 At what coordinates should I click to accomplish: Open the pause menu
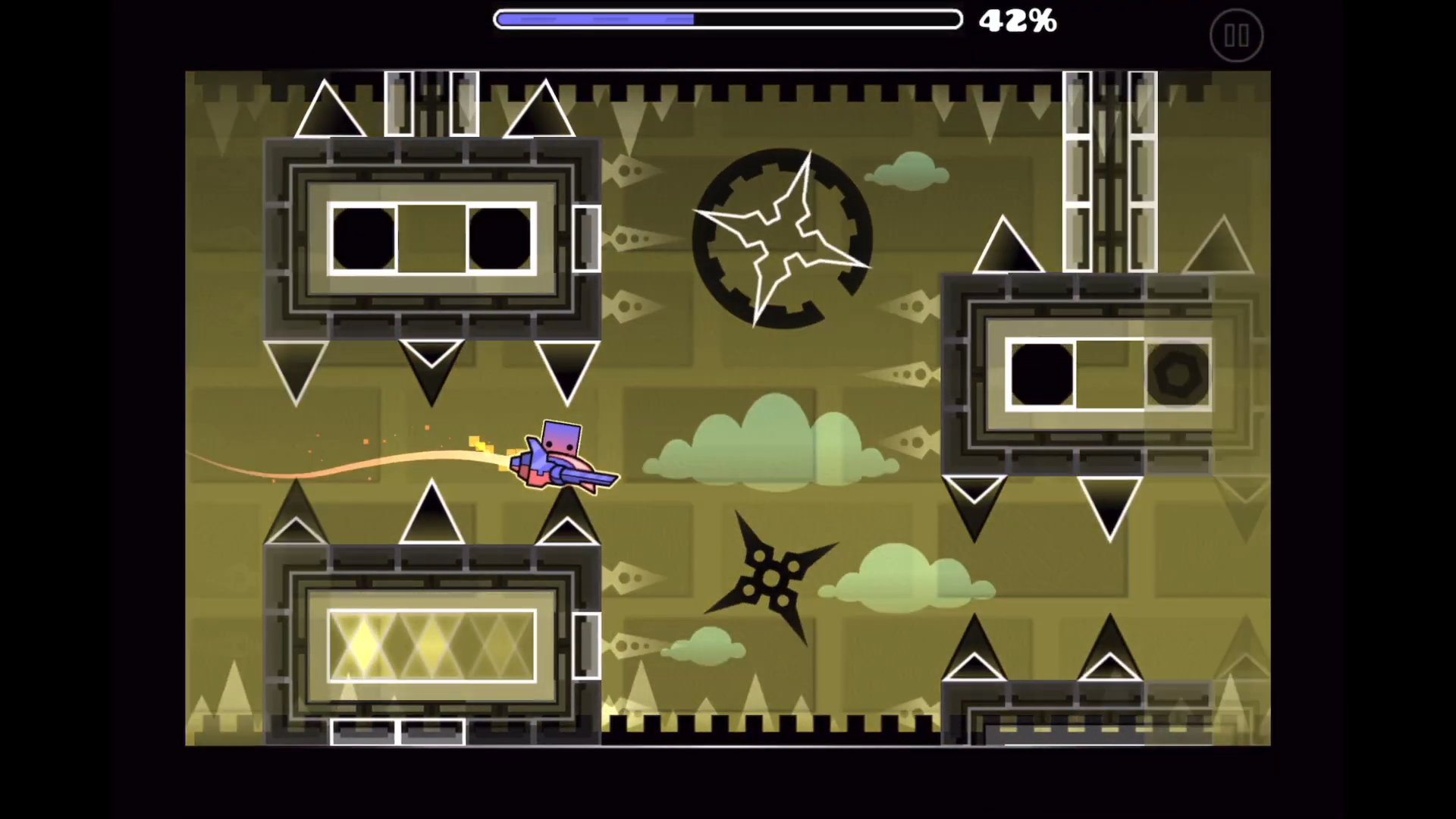point(1236,35)
